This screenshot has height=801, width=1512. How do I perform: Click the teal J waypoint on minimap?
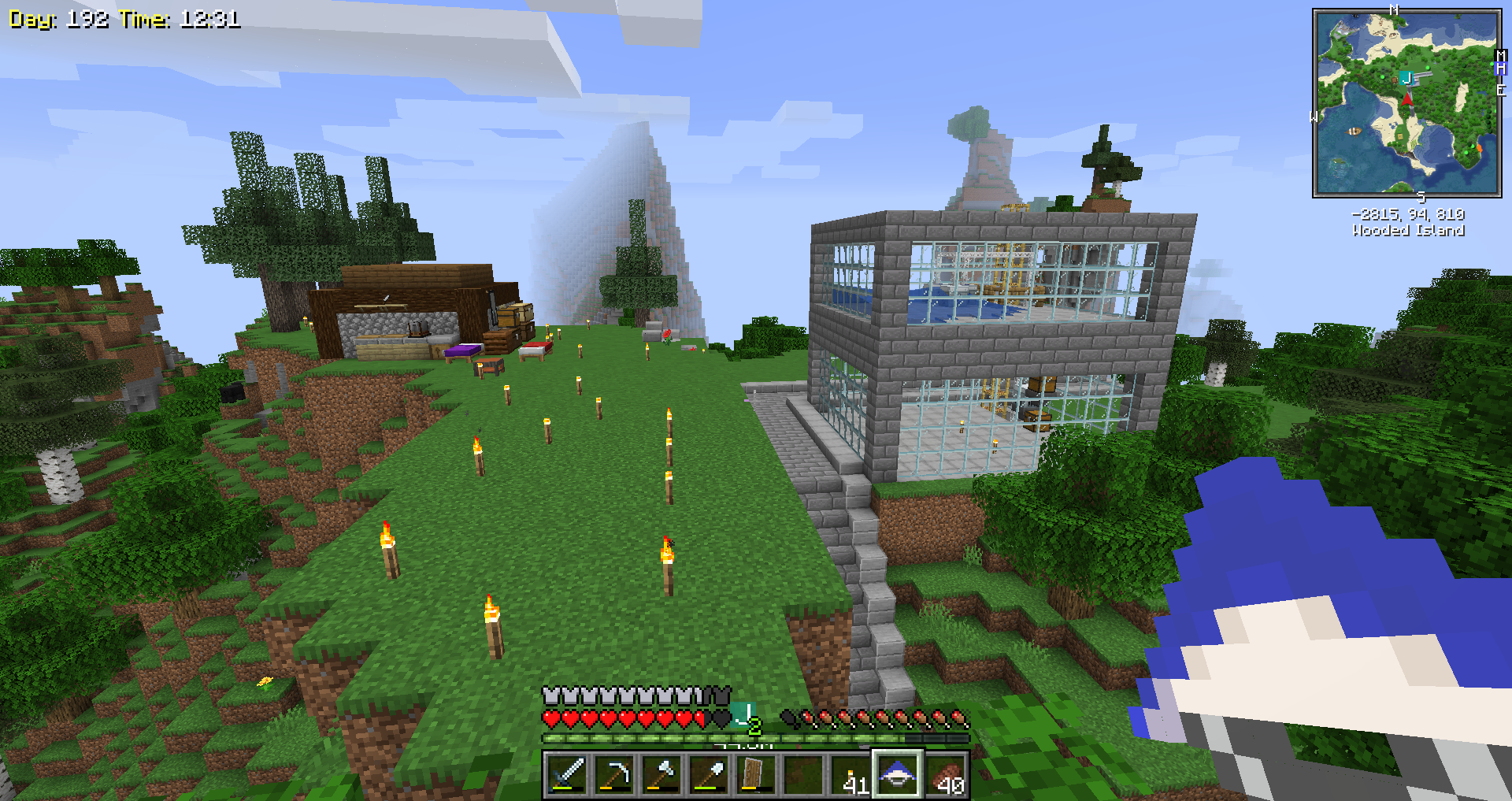1406,78
